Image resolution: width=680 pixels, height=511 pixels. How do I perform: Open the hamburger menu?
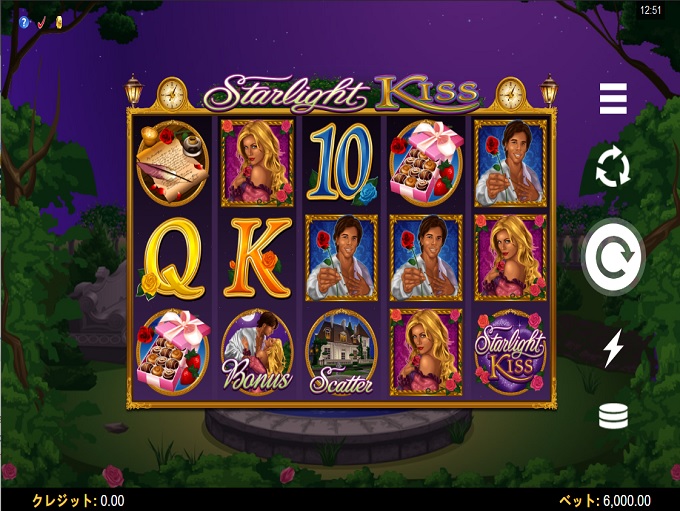coord(613,99)
